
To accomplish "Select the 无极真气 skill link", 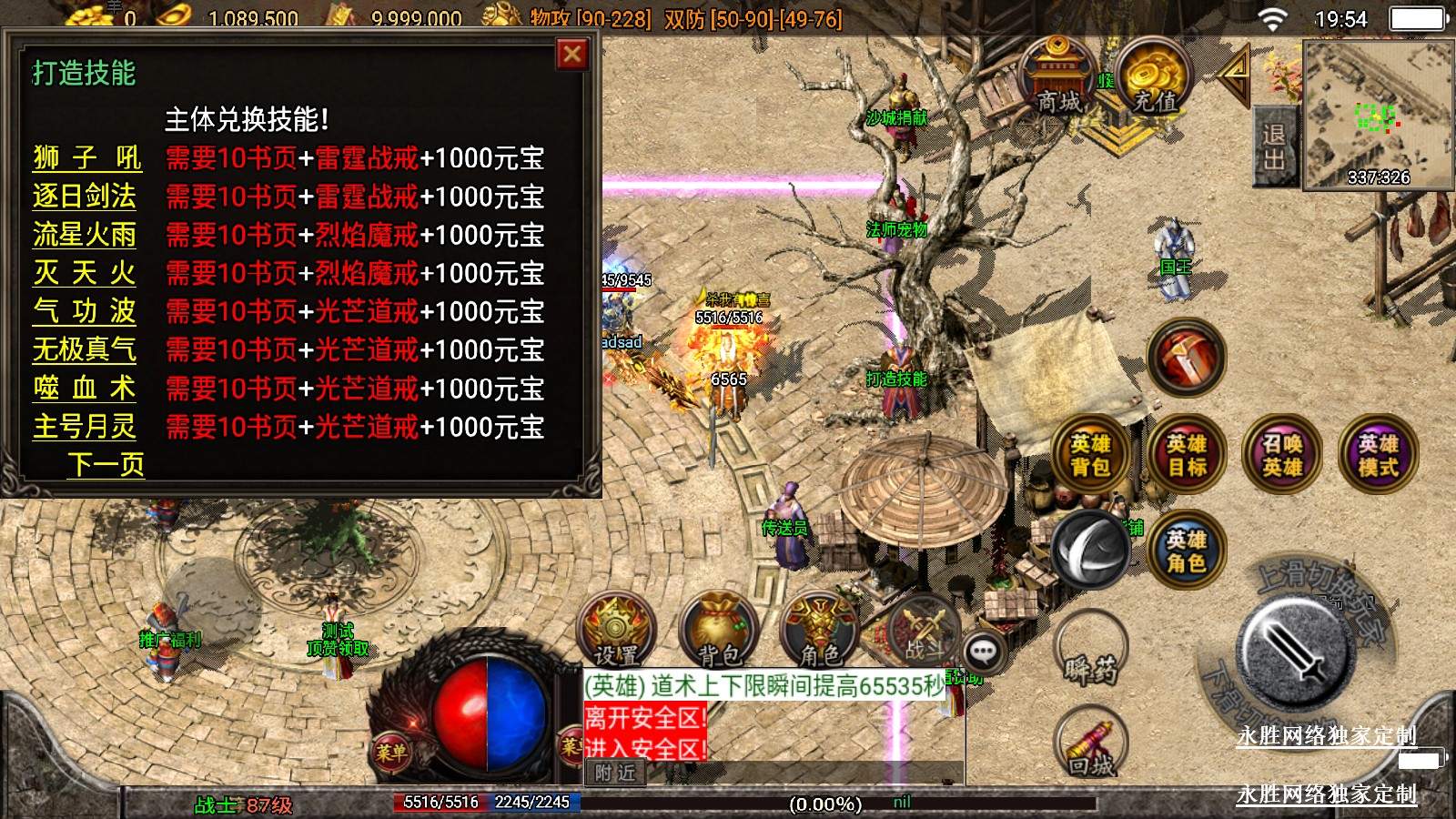I will coord(85,349).
